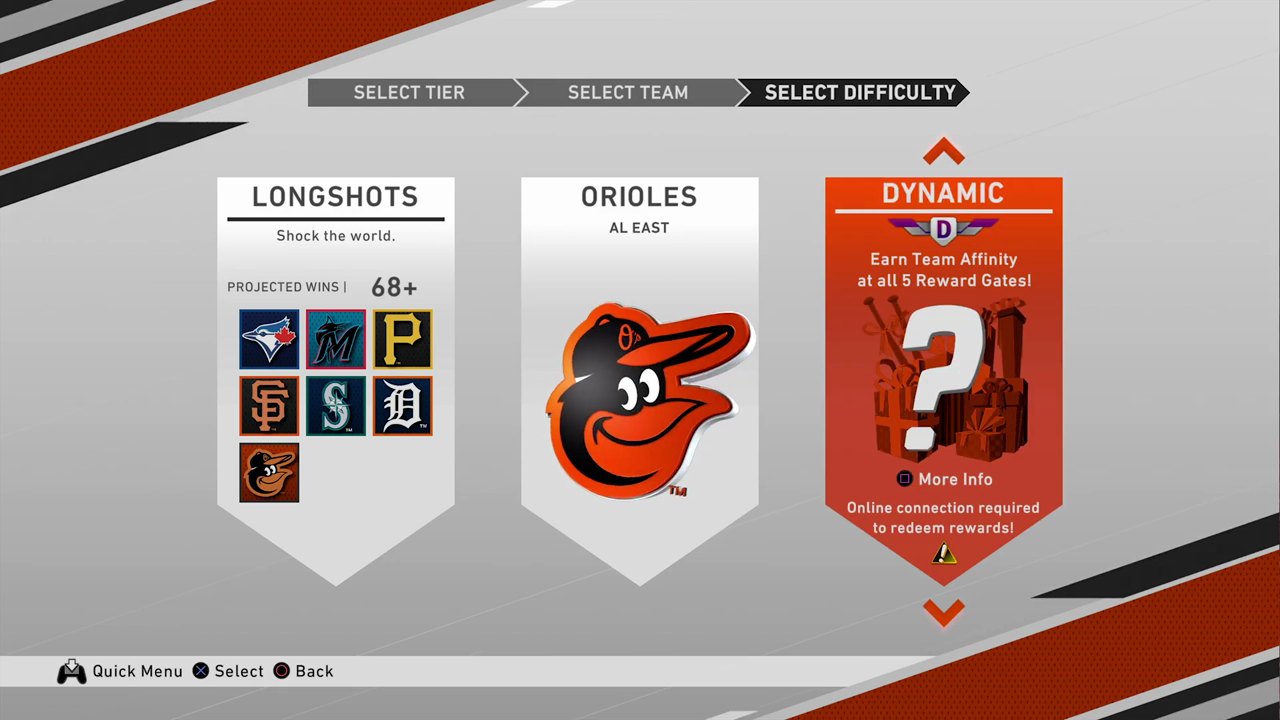Pick the Miami Marlins logo
The image size is (1280, 720).
(336, 339)
